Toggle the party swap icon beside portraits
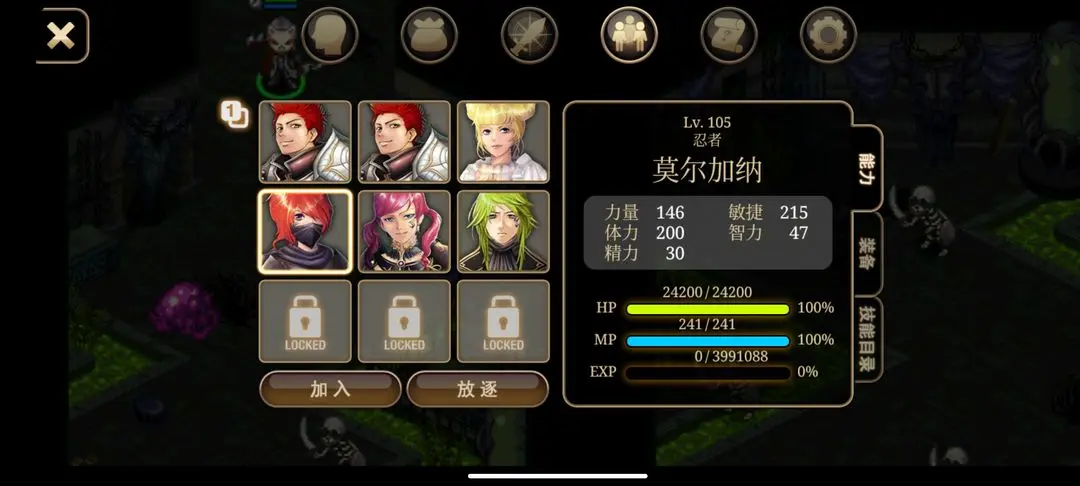The image size is (1080, 486). (x=234, y=114)
